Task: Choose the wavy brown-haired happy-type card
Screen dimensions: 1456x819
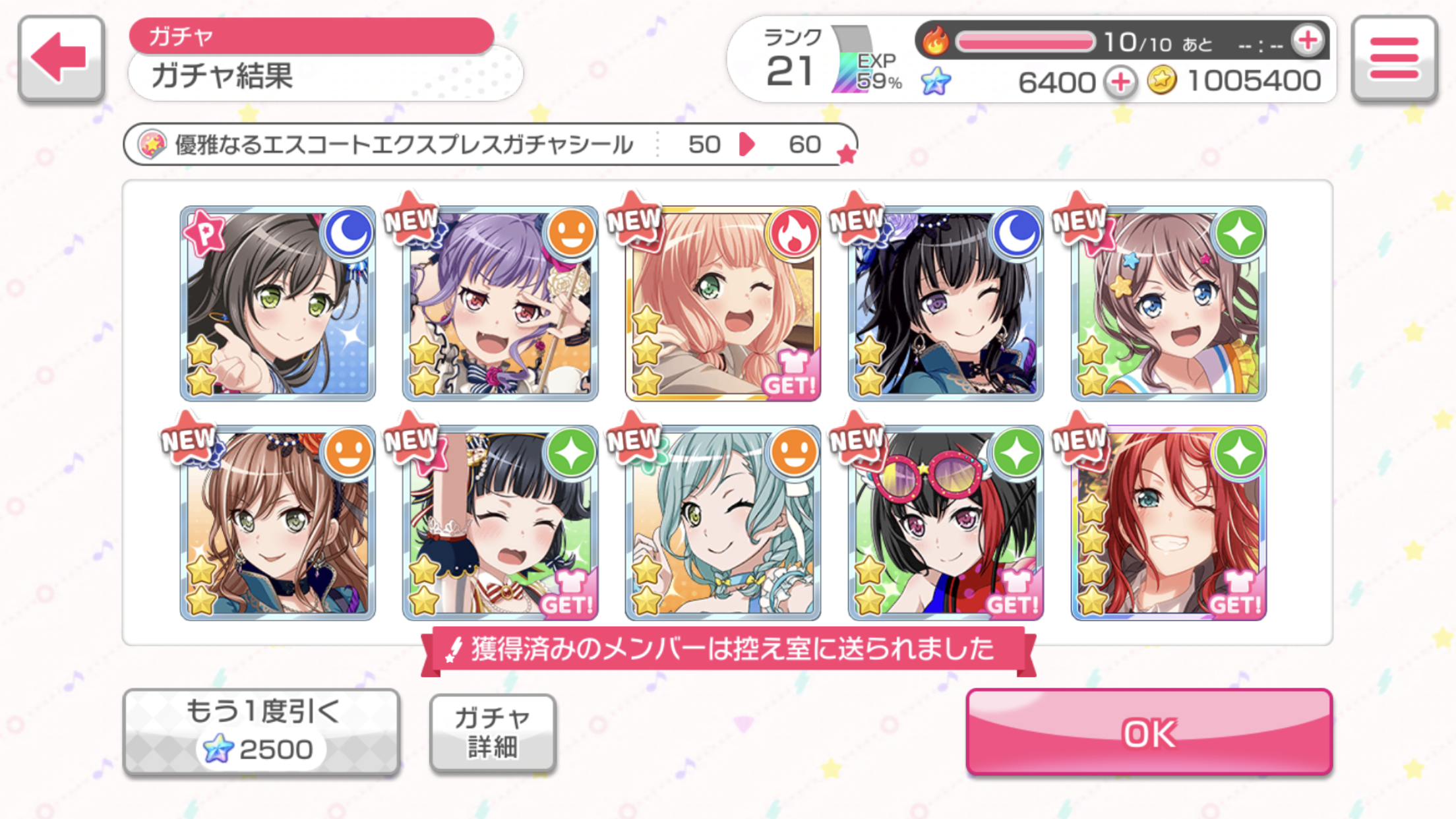Action: (x=278, y=523)
